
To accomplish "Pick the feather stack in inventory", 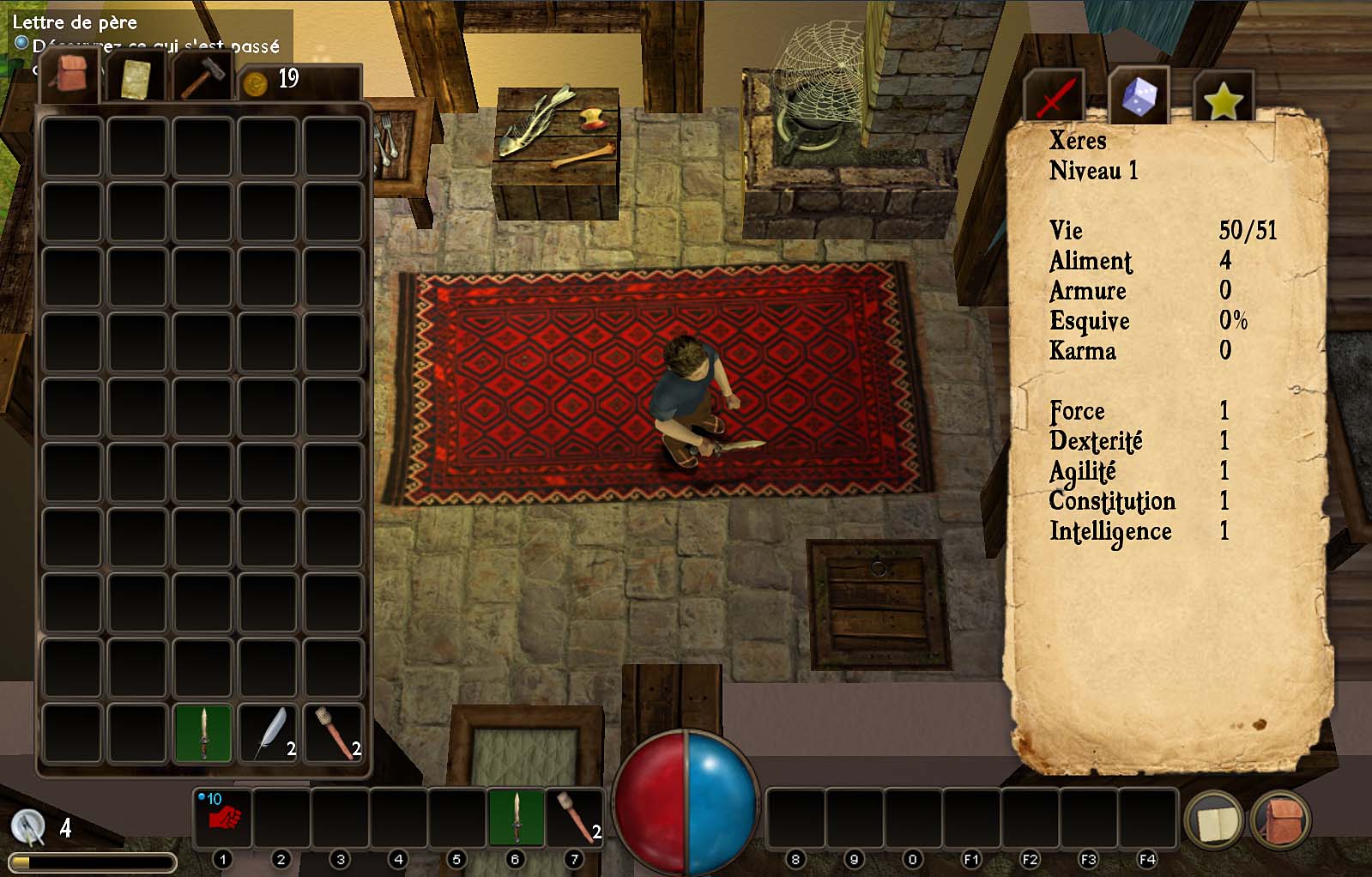I will coord(269,733).
